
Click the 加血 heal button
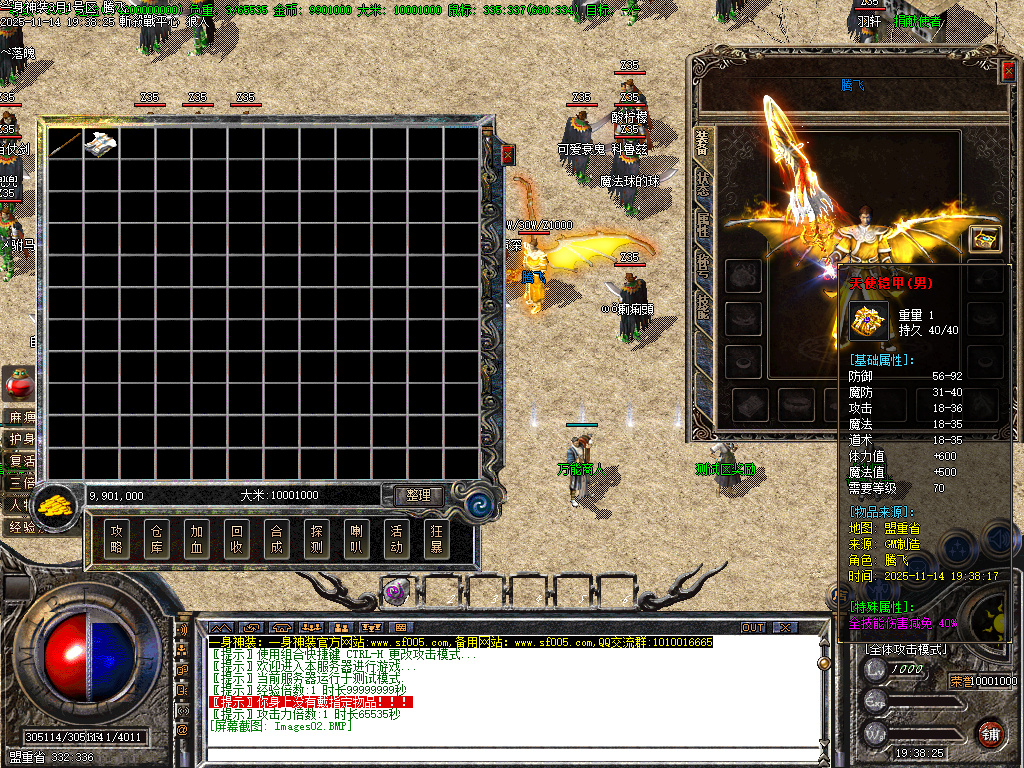point(197,539)
